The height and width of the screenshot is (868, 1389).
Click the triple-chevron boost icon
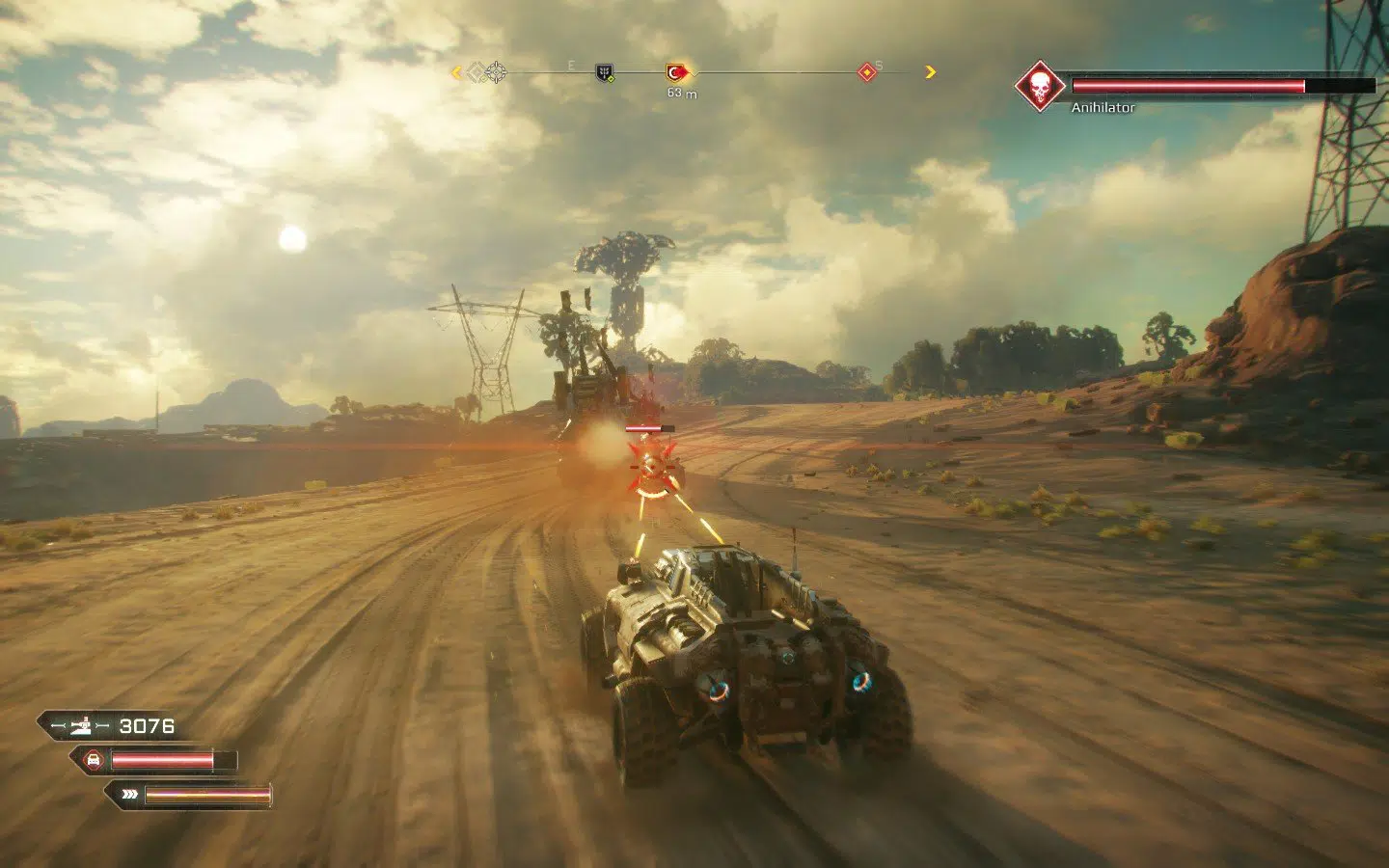[x=129, y=793]
